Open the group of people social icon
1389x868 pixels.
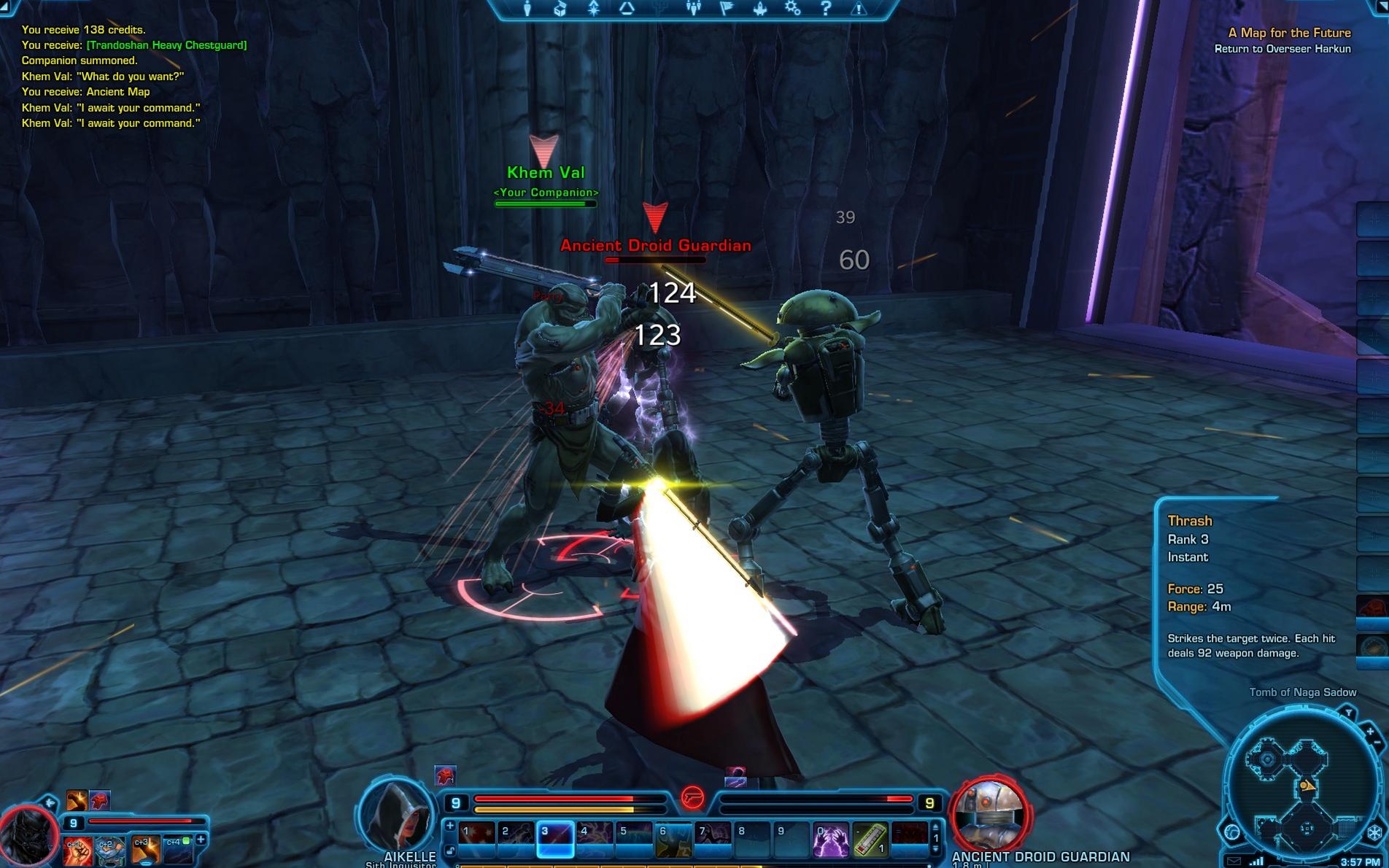click(693, 9)
